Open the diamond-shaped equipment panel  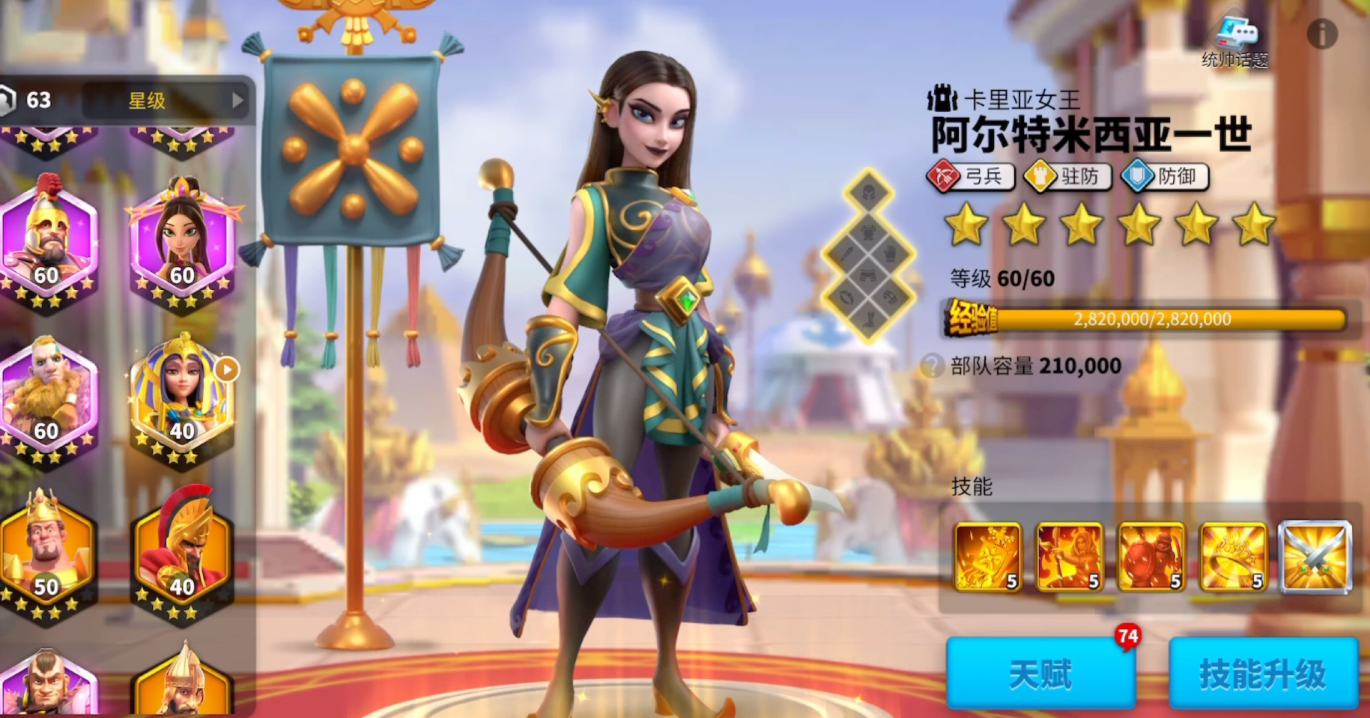[x=870, y=255]
